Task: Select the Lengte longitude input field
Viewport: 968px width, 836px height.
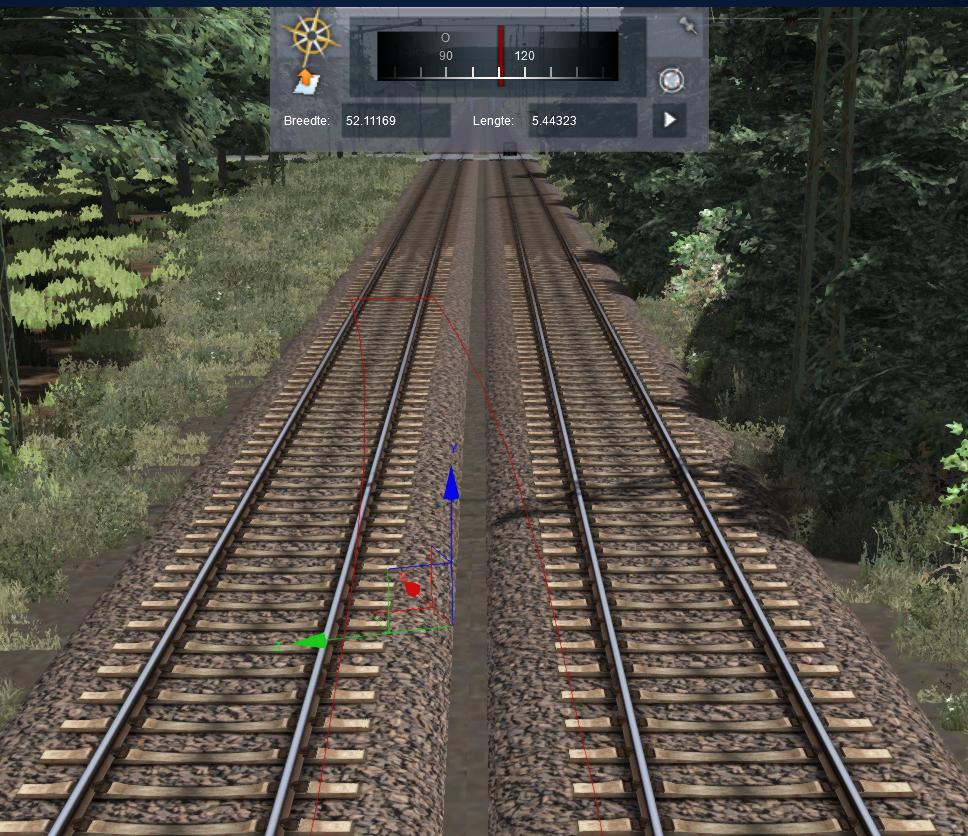Action: (x=582, y=121)
